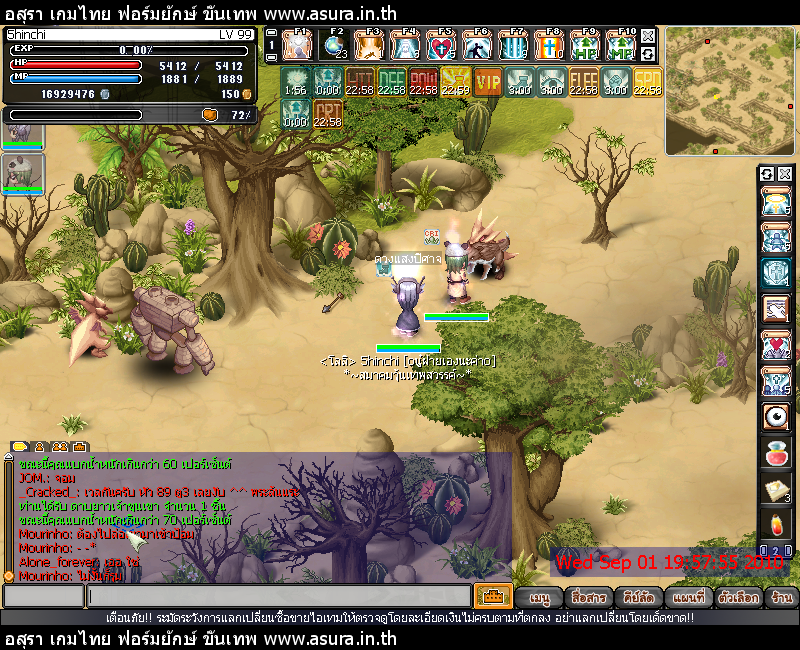The width and height of the screenshot is (800, 650).
Task: Click the orange keyboard button beside chat
Action: pyautogui.click(x=493, y=596)
